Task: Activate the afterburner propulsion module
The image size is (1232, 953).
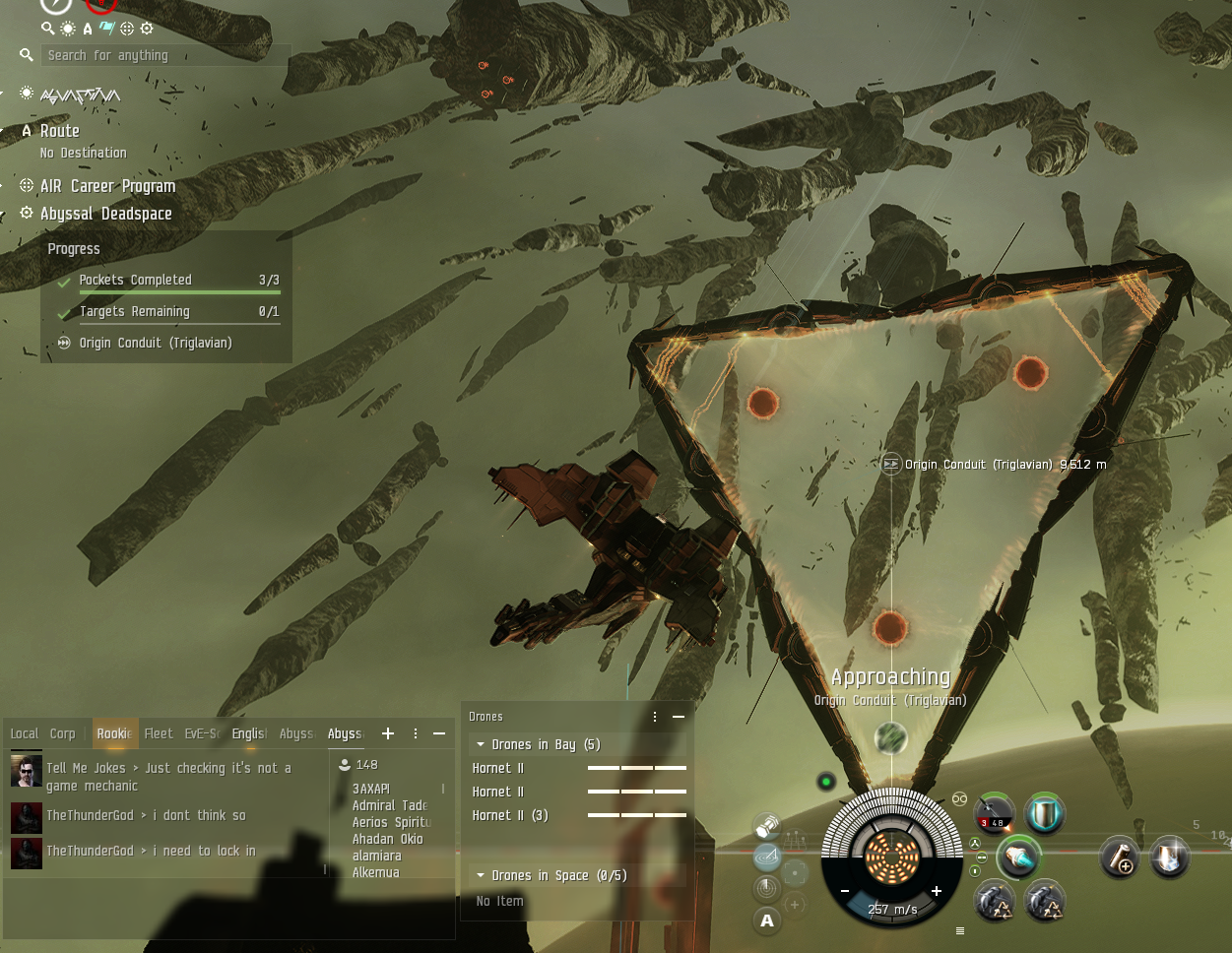Action: [1018, 858]
